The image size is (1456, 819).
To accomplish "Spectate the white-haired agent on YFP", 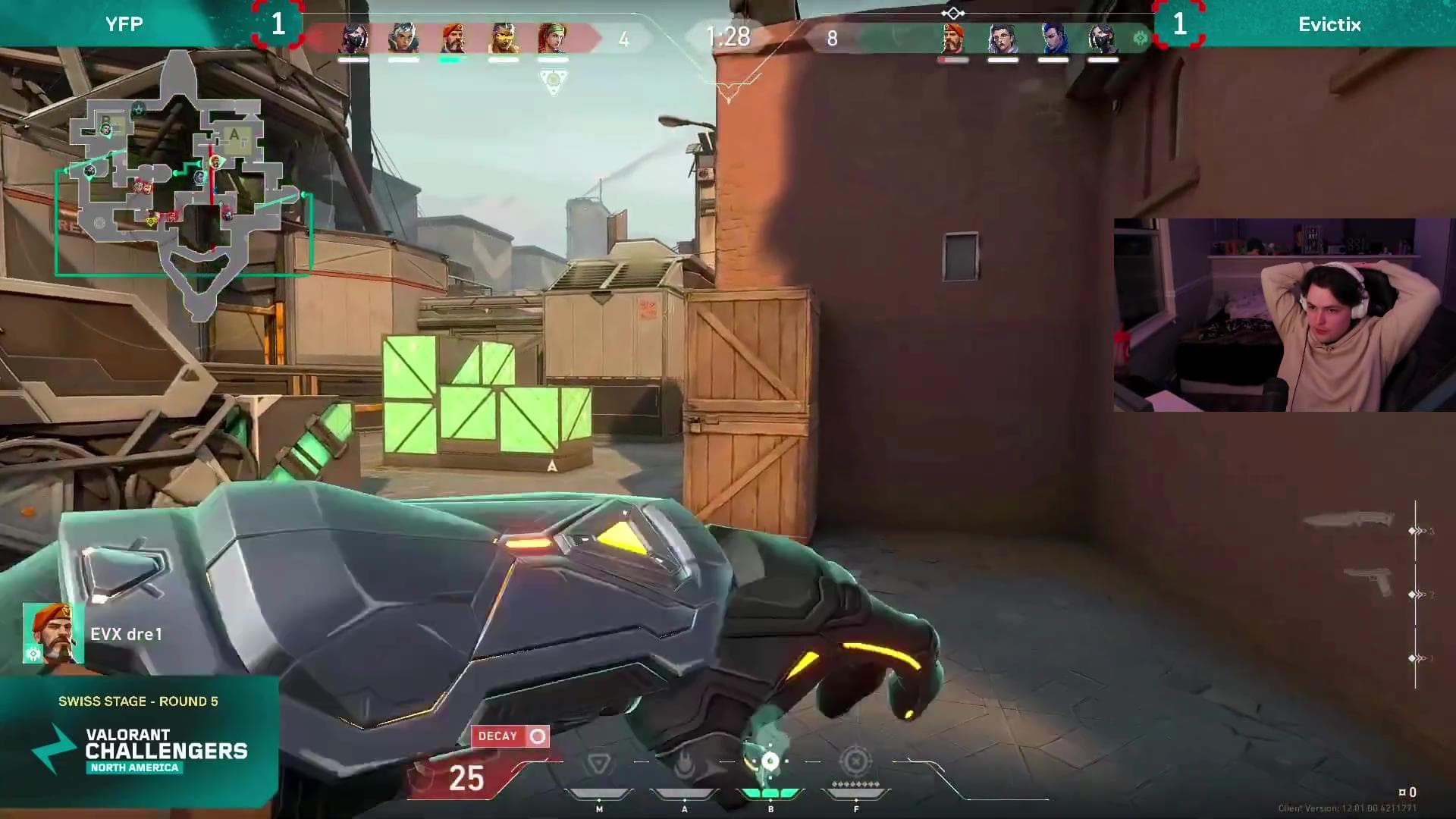I will coord(403,38).
